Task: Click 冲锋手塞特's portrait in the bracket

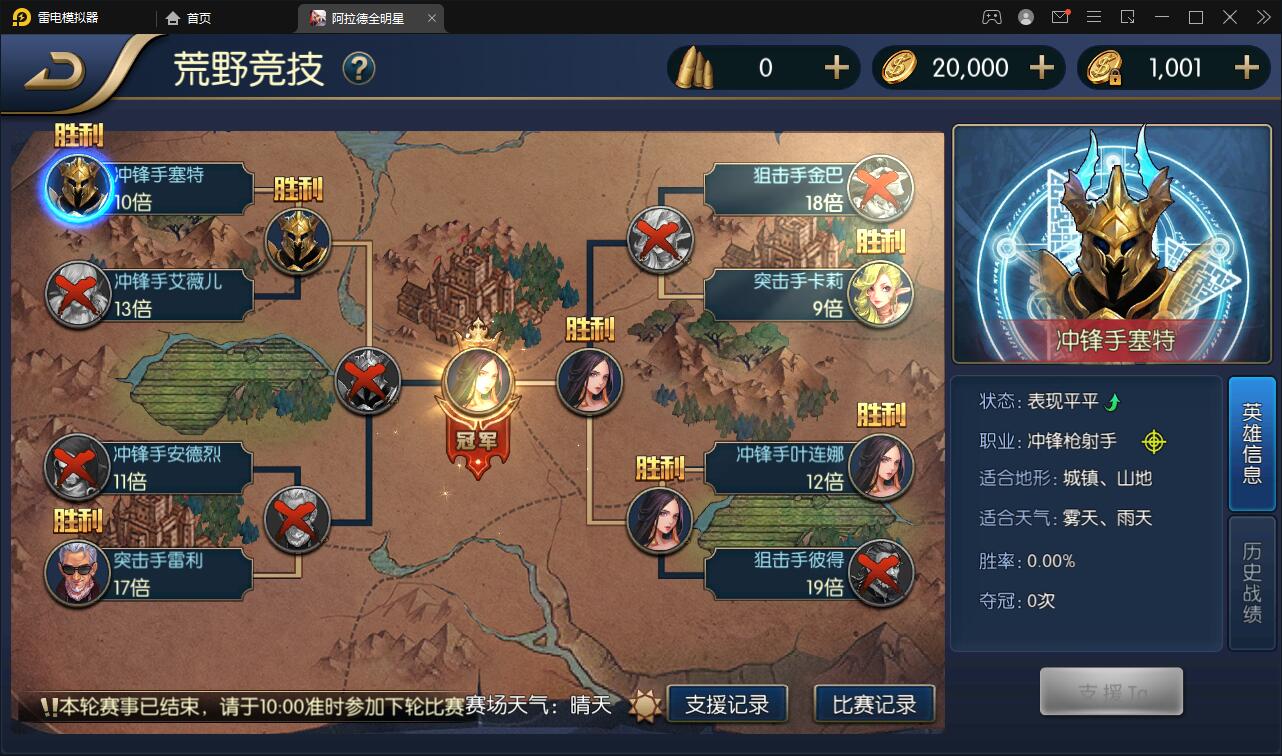Action: point(78,185)
